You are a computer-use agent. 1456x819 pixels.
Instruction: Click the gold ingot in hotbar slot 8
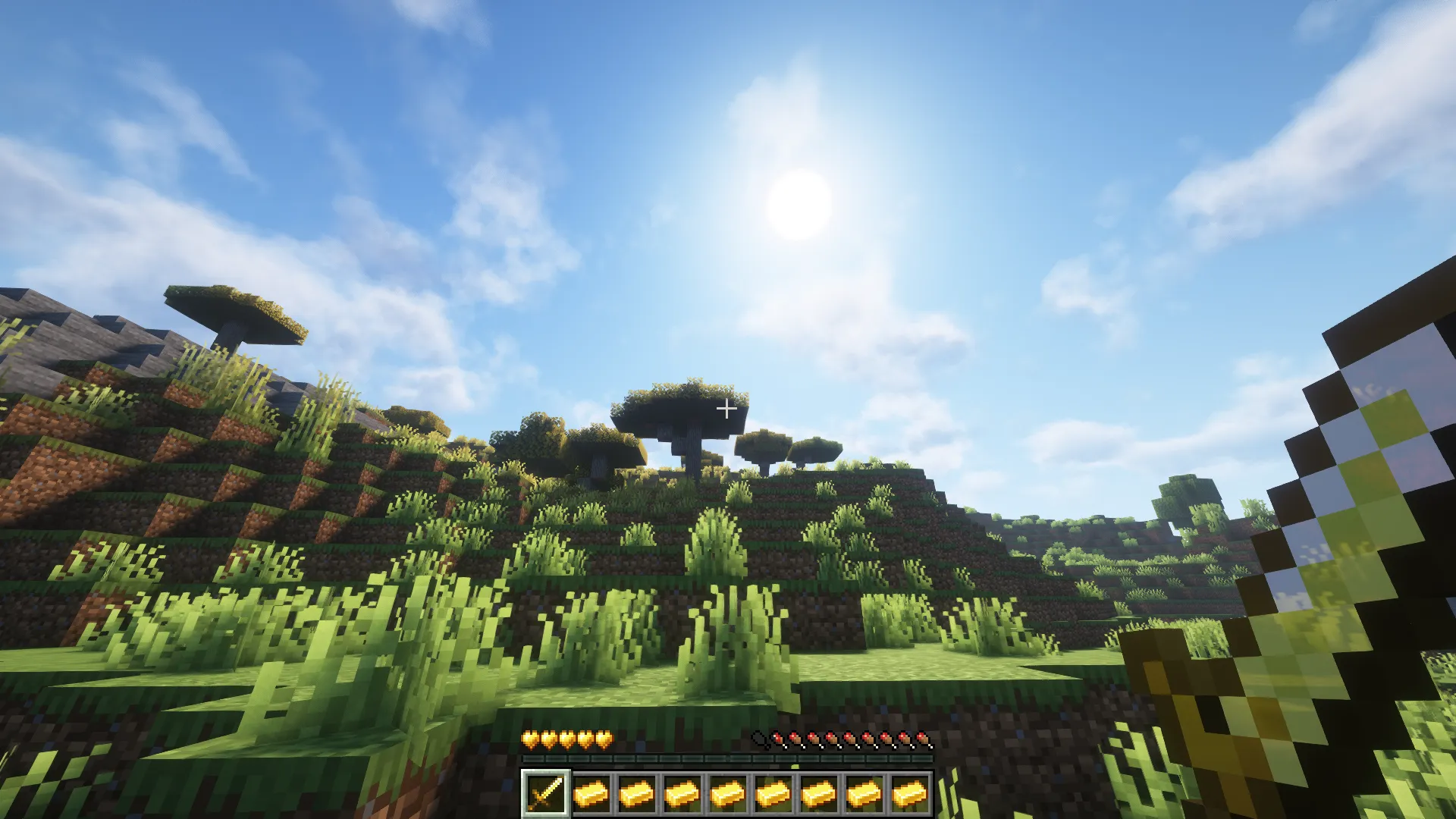pyautogui.click(x=863, y=791)
